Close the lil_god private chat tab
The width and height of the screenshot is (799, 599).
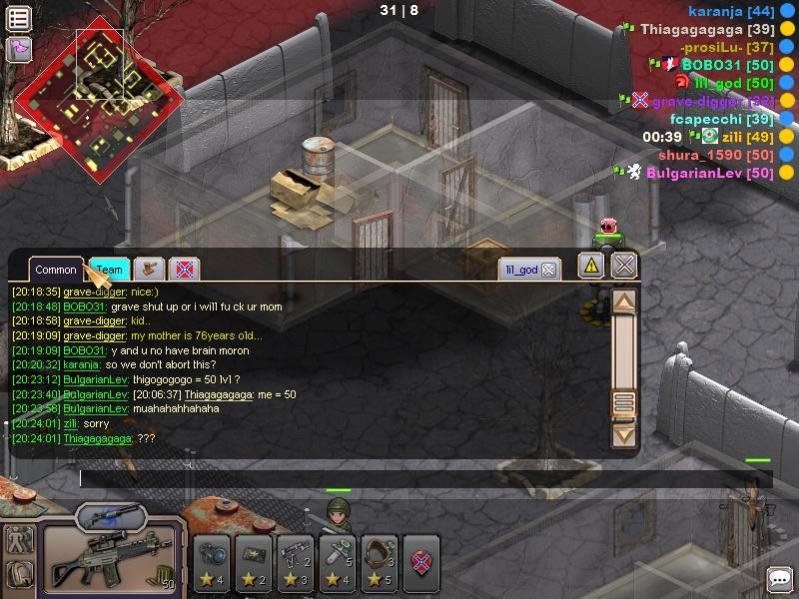pyautogui.click(x=549, y=270)
